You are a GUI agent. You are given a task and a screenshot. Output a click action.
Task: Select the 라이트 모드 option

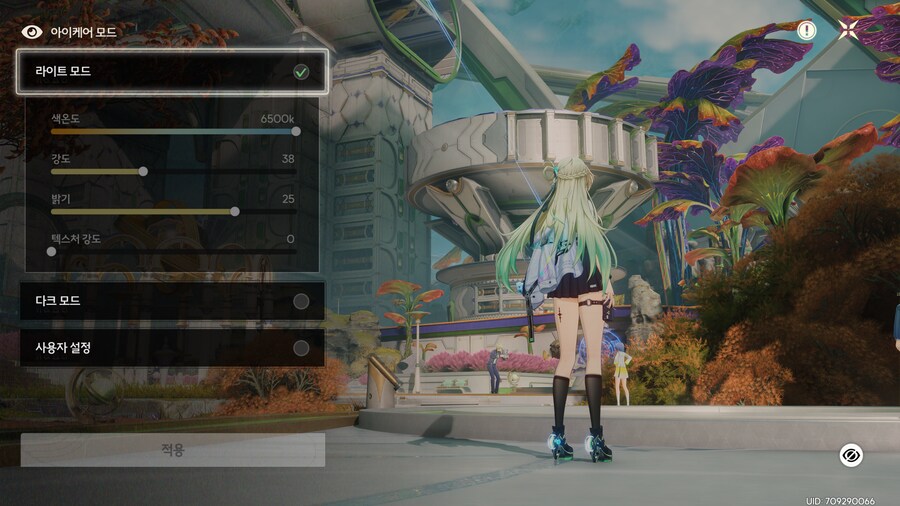coord(172,72)
